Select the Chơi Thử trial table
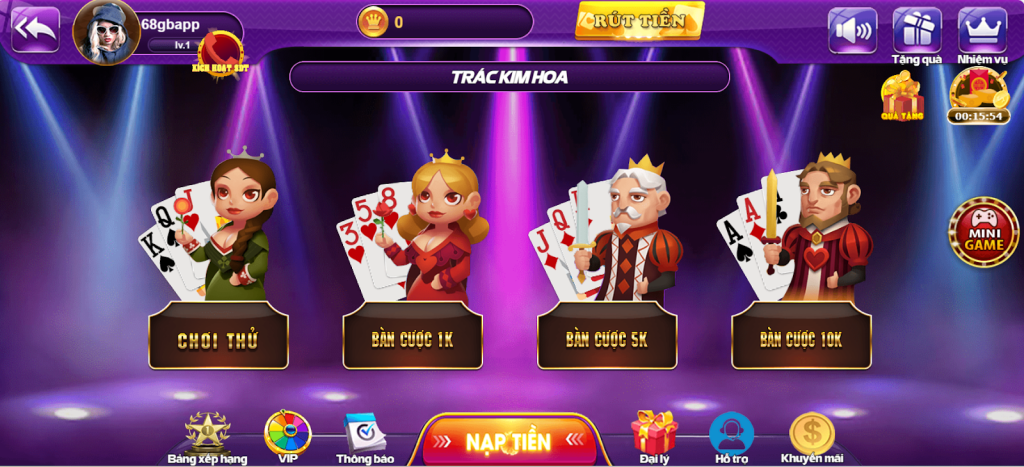The image size is (1024, 467). click(x=218, y=340)
